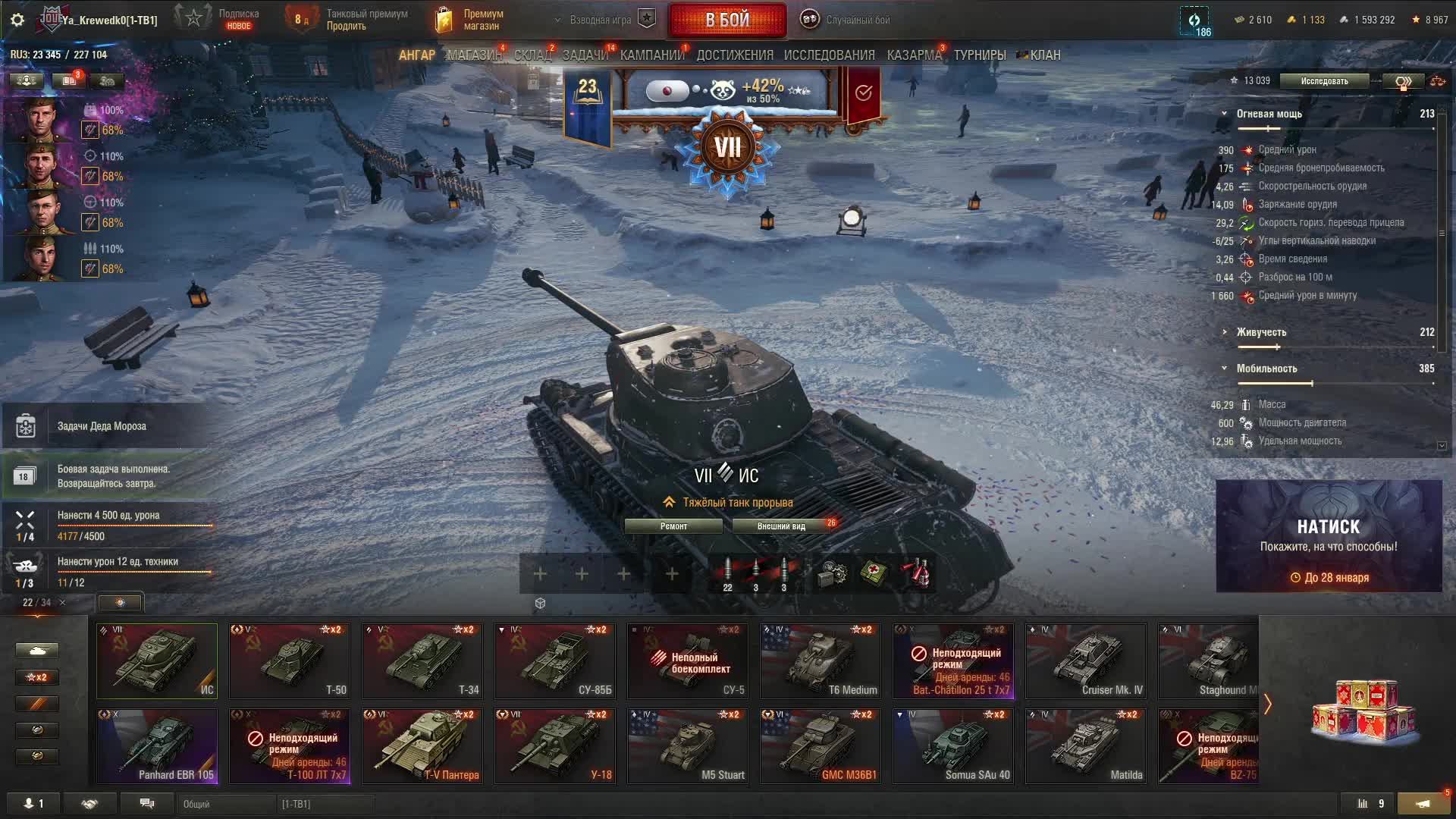Open the settings gear menu
The image size is (1456, 819).
point(17,20)
